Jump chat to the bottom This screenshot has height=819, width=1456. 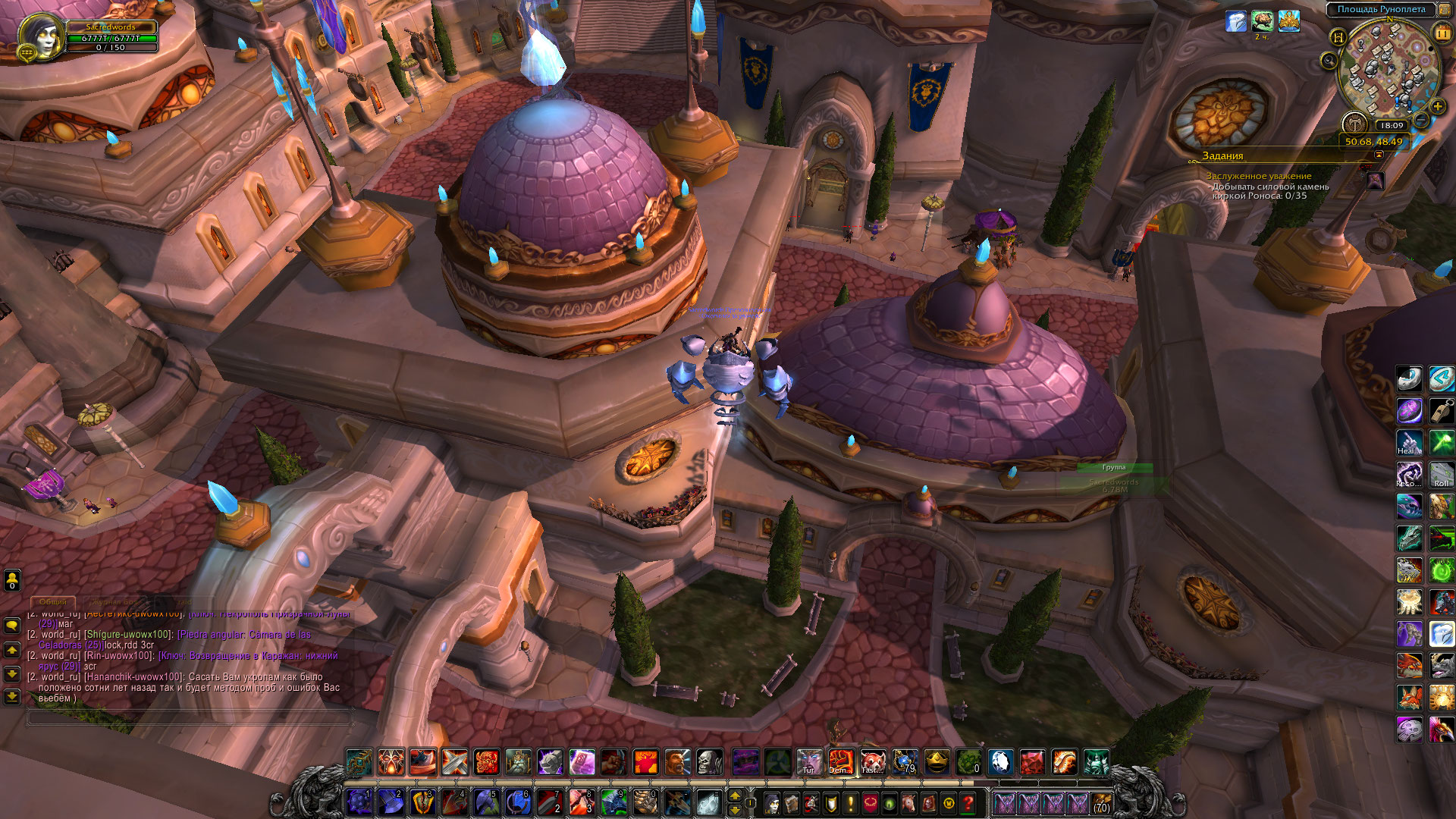point(12,695)
